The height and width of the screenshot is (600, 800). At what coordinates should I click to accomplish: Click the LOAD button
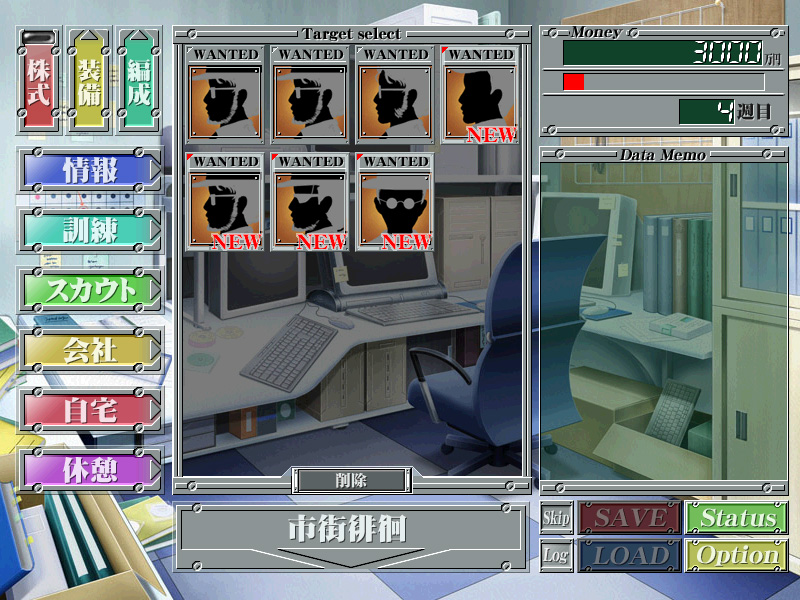630,555
